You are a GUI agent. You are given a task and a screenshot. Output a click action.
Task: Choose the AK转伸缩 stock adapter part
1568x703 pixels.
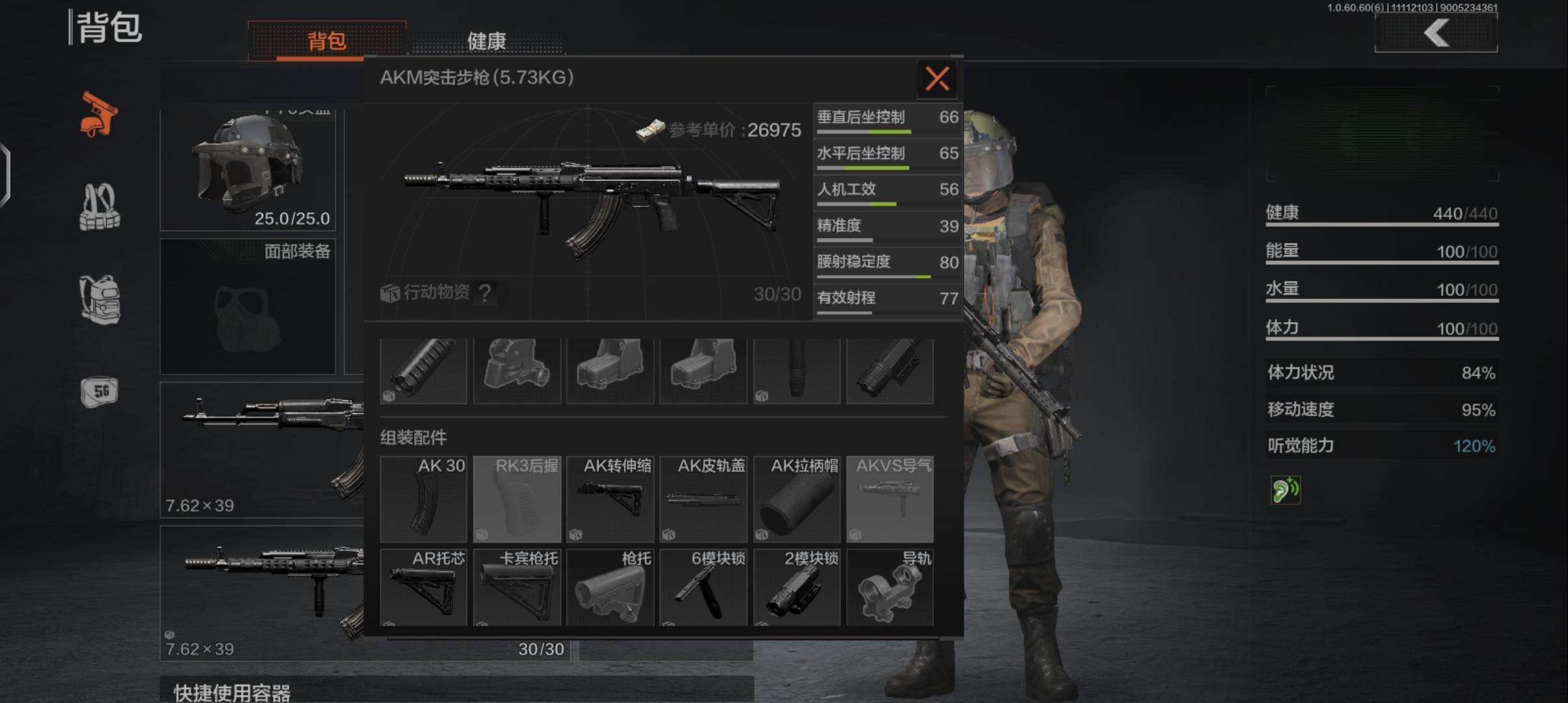610,499
